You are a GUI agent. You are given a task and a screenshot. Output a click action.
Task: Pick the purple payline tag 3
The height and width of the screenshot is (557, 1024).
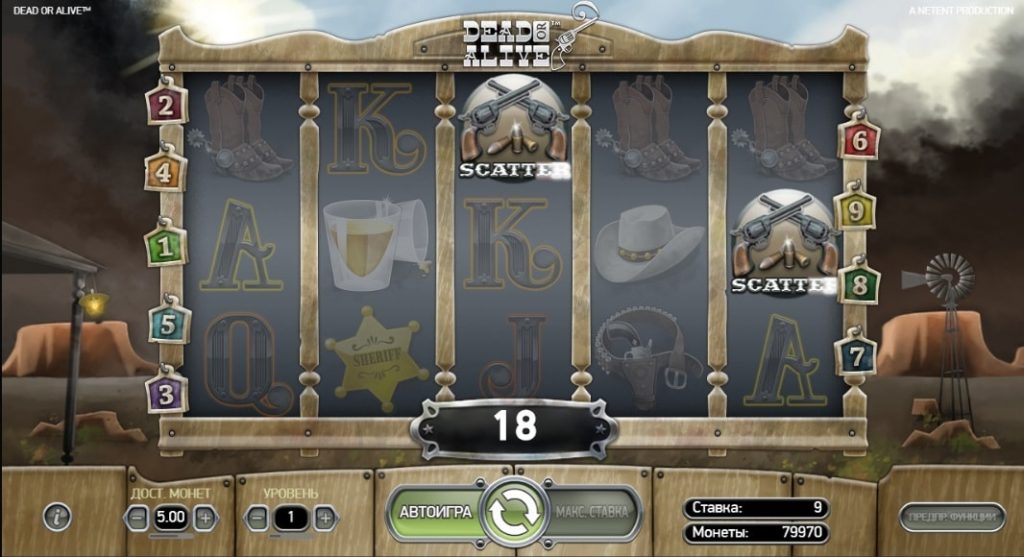(166, 391)
